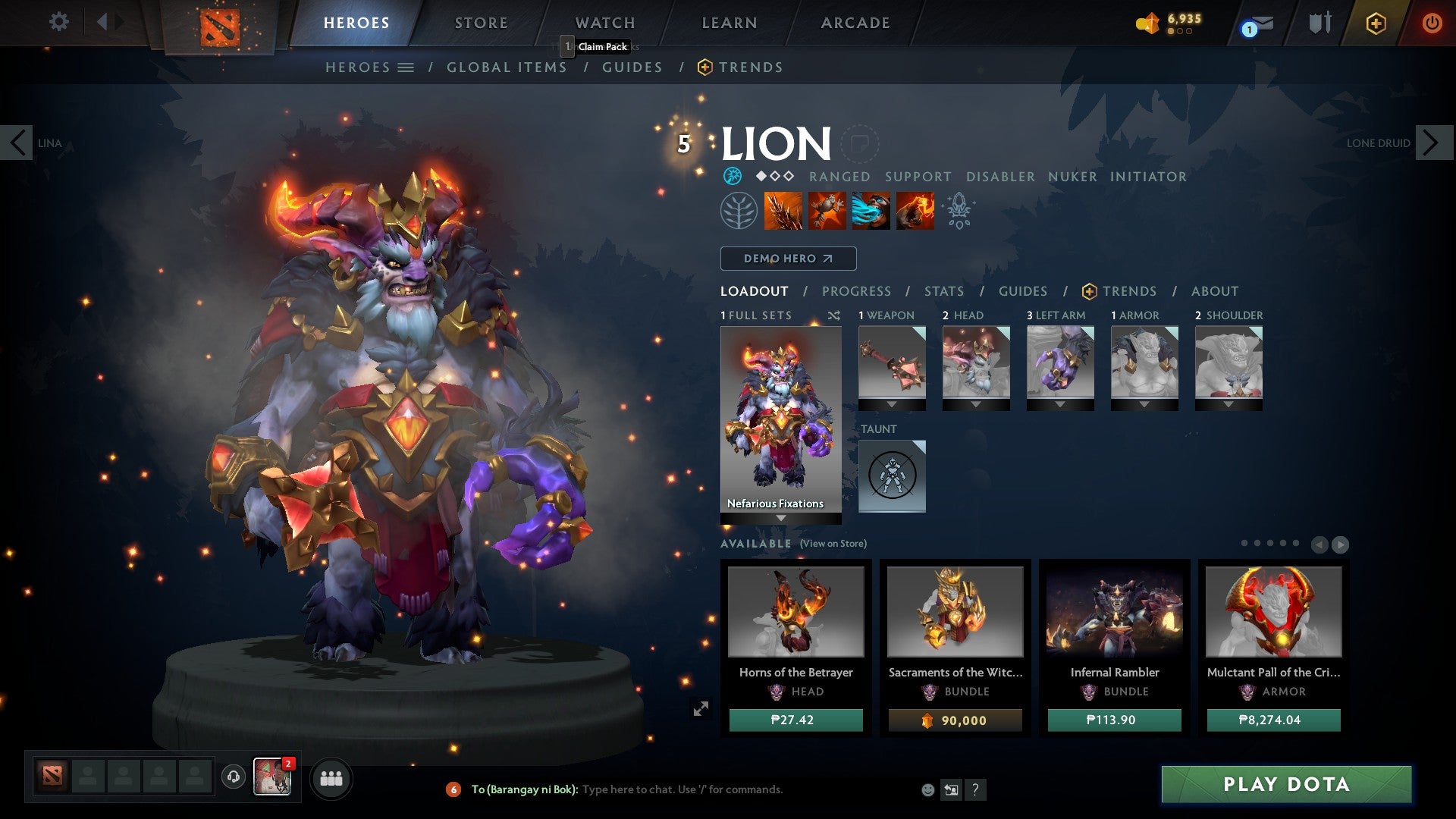Expand the Weapon slot dropdown arrow

(x=892, y=404)
